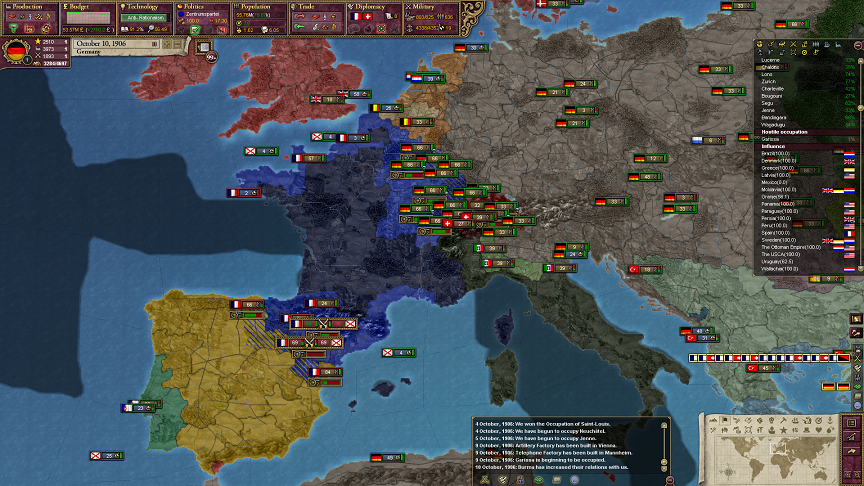
Task: Open the Budget tab
Action: tap(86, 6)
